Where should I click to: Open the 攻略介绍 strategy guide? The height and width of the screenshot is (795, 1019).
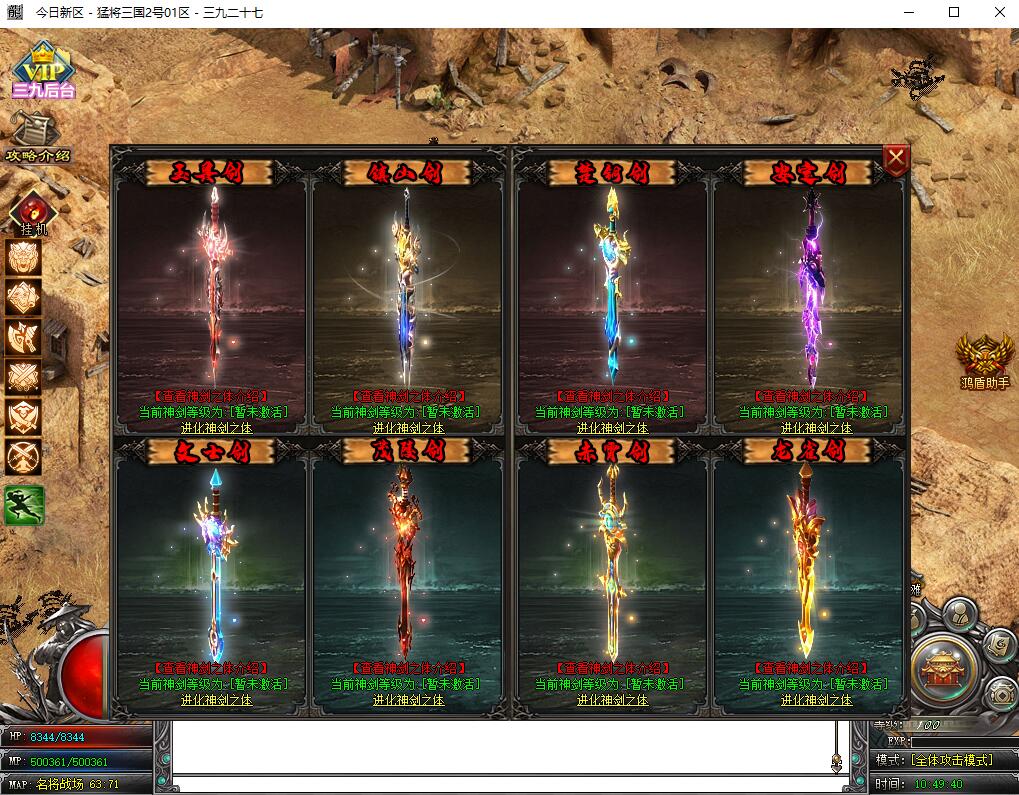point(37,136)
